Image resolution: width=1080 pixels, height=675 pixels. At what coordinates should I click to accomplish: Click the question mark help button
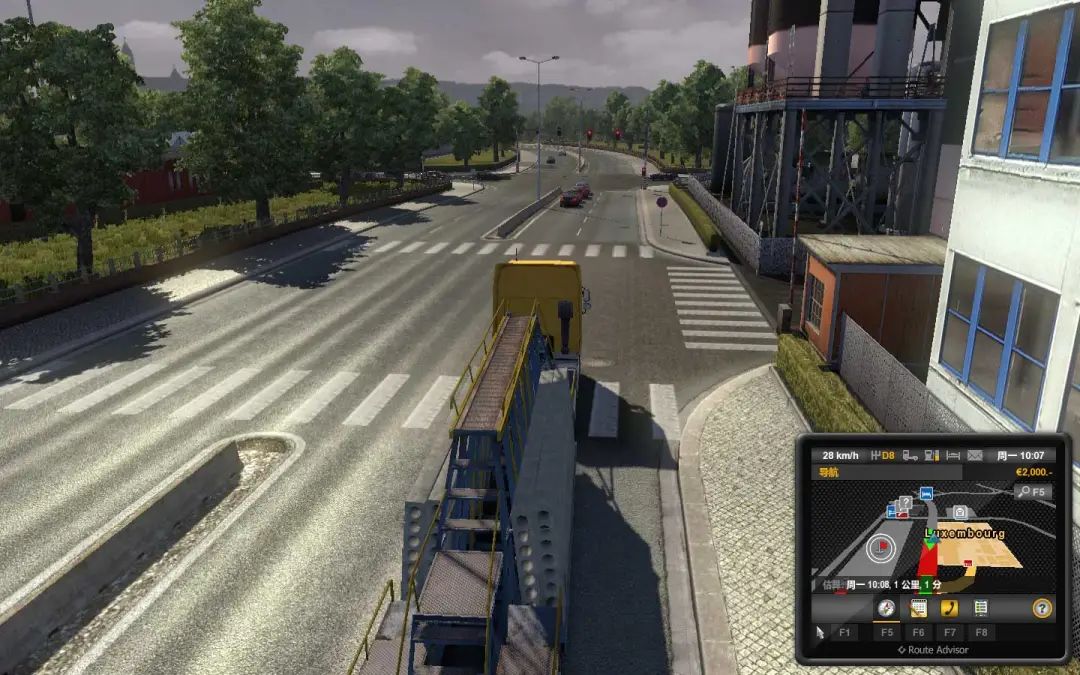tap(1042, 608)
